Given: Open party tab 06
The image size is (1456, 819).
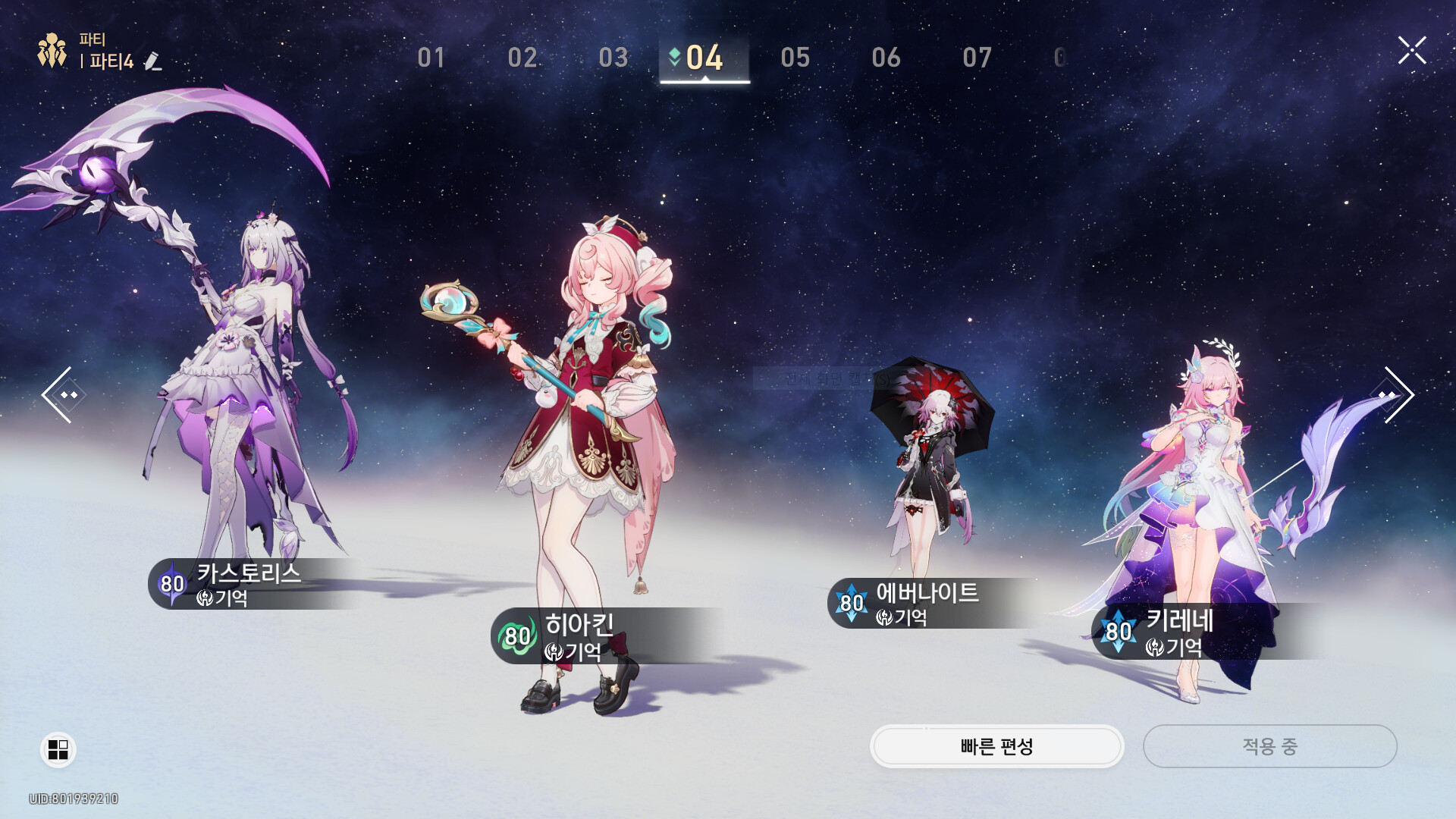Looking at the screenshot, I should click(886, 58).
